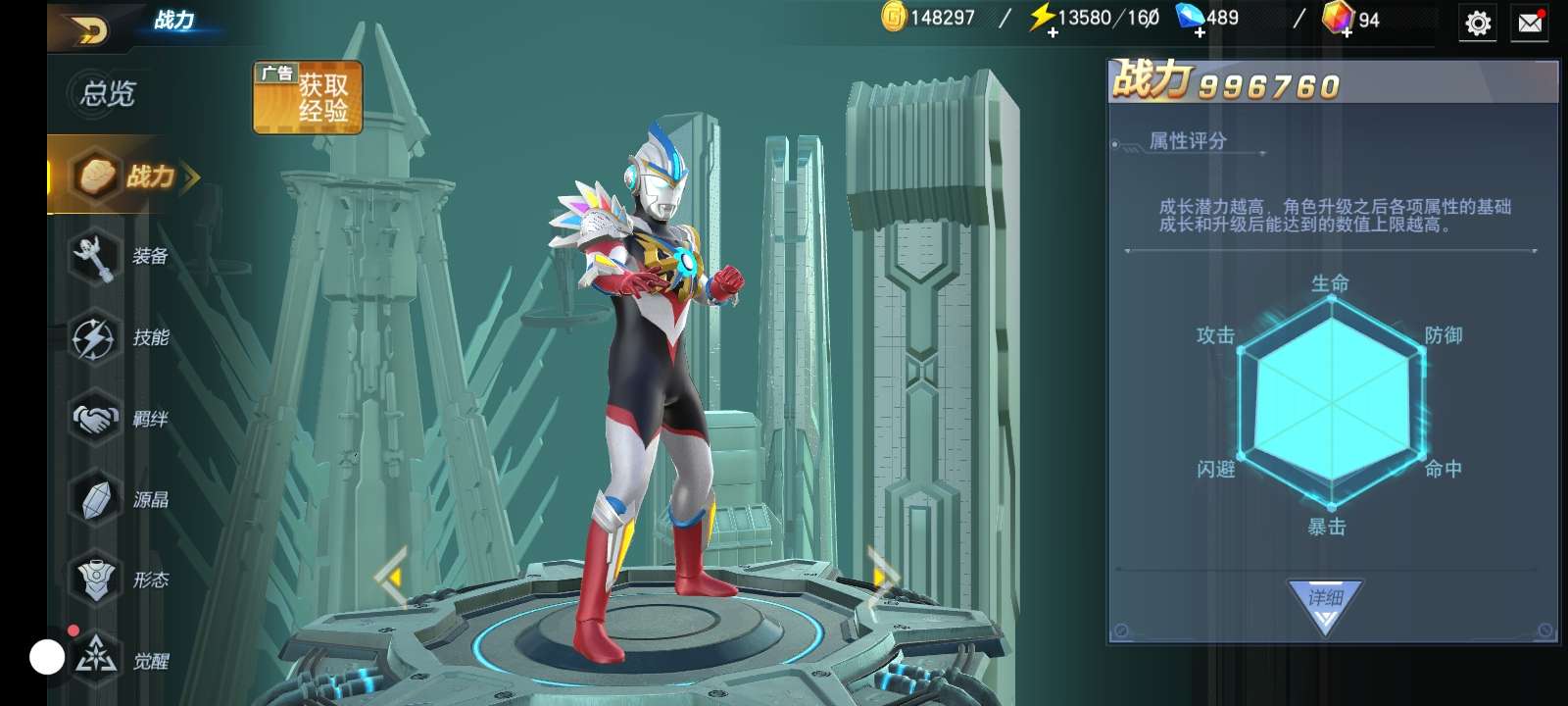Image resolution: width=1568 pixels, height=706 pixels.
Task: Open the 总览 overview tab
Action: (108, 94)
